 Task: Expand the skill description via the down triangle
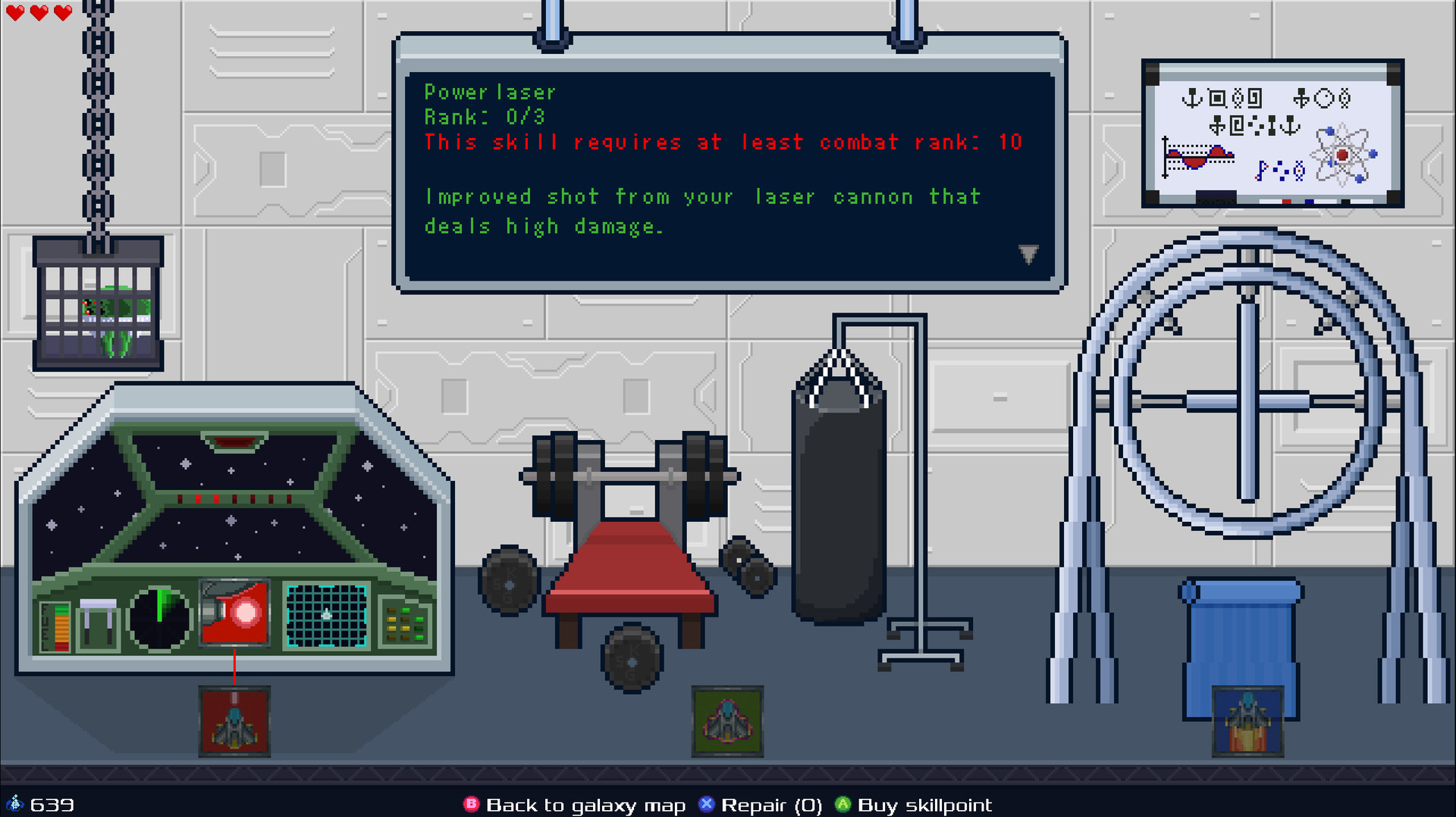pos(1029,254)
